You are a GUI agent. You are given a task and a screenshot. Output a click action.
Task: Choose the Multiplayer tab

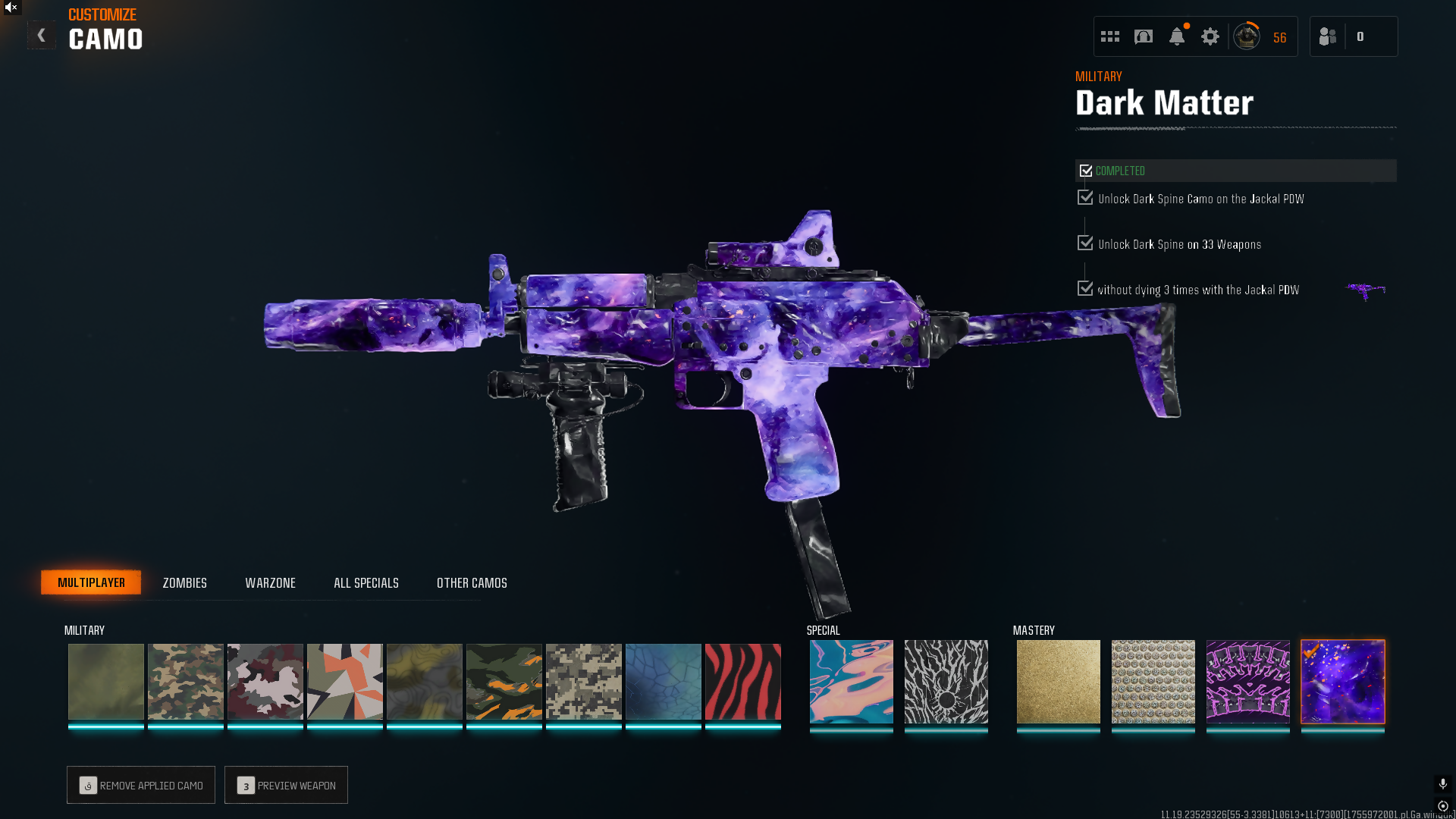pyautogui.click(x=91, y=582)
